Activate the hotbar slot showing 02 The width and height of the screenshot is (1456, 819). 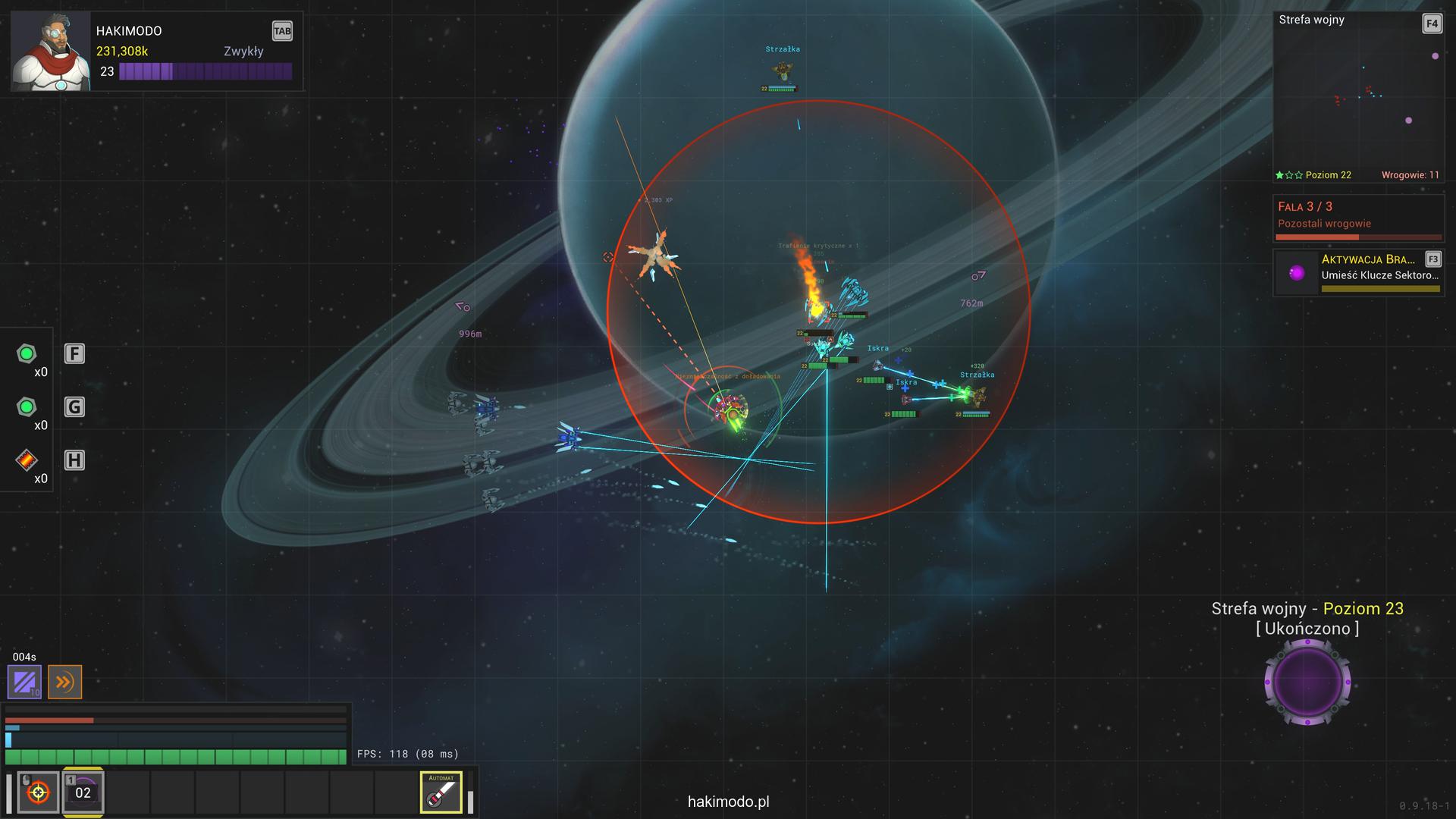coord(83,792)
